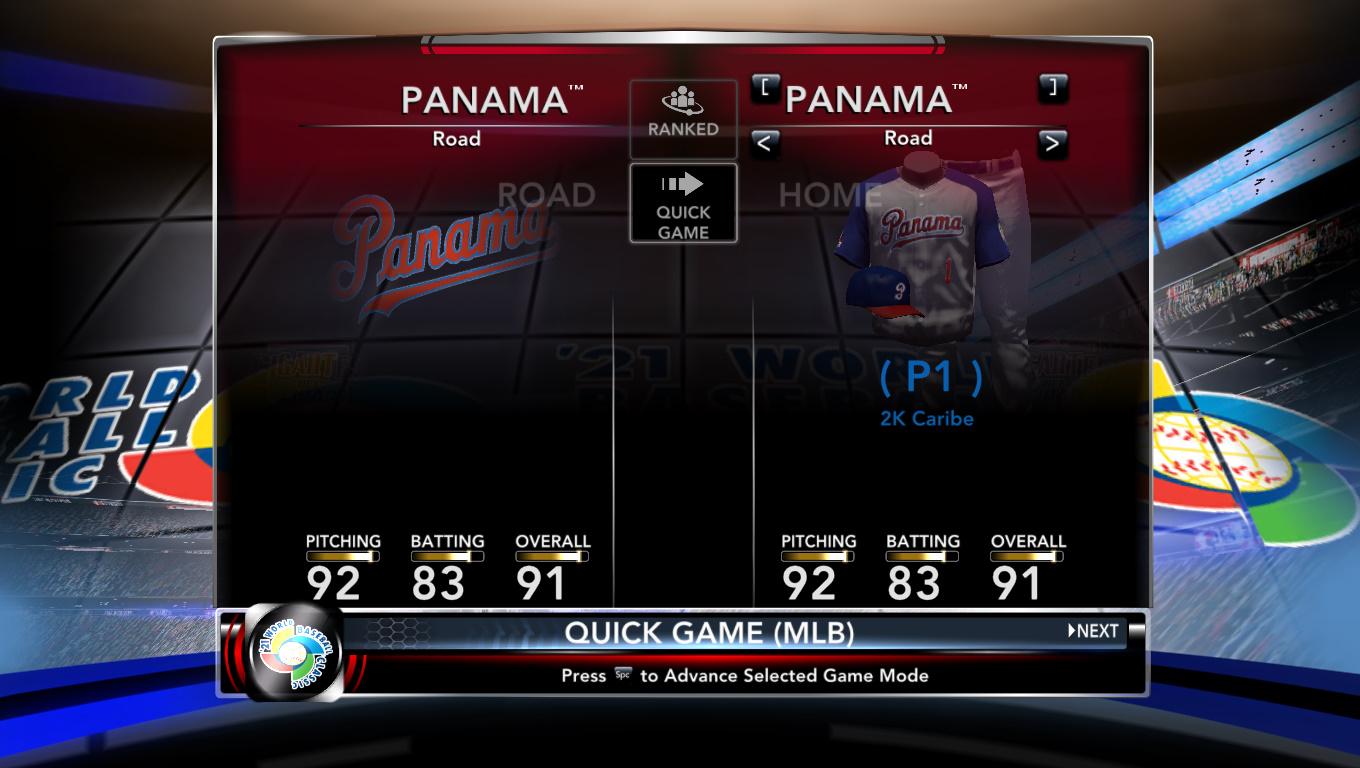Viewport: 1360px width, 768px height.
Task: Click the right arrow uniform selector
Action: coord(1051,143)
